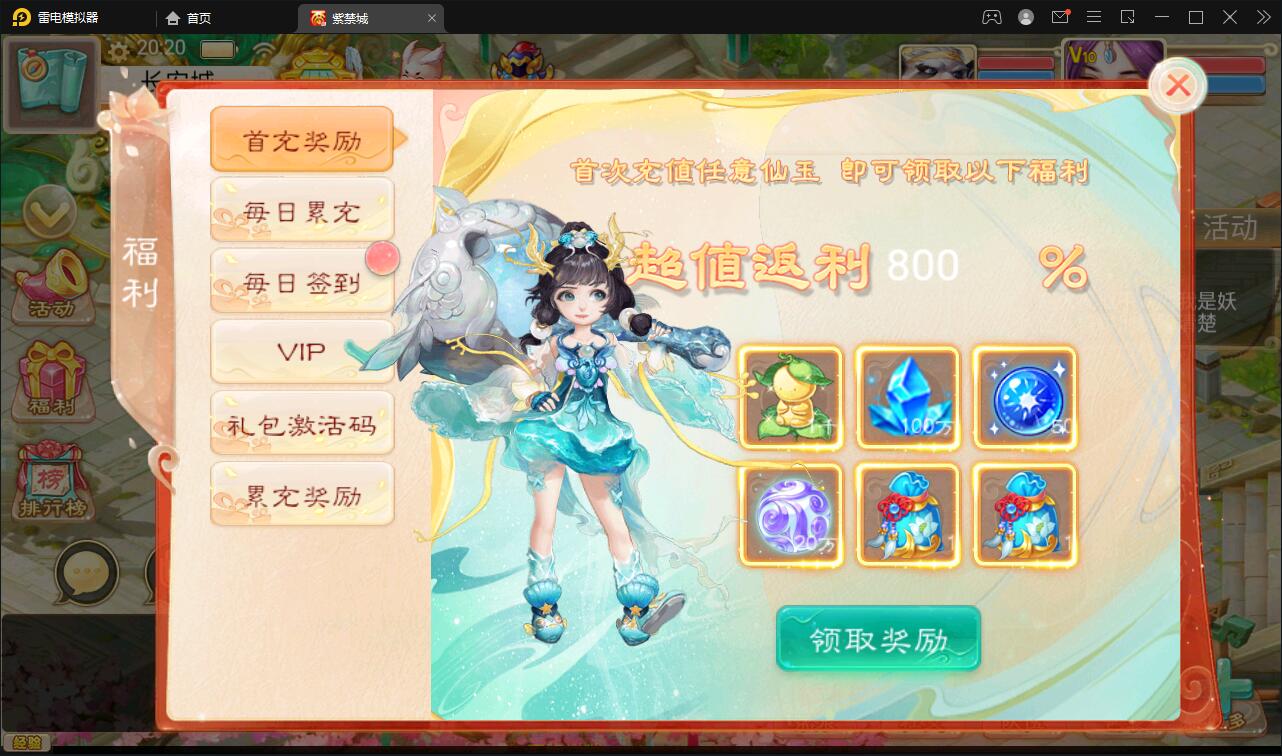Select the VIP tab in the panel
The image size is (1282, 756).
click(301, 351)
